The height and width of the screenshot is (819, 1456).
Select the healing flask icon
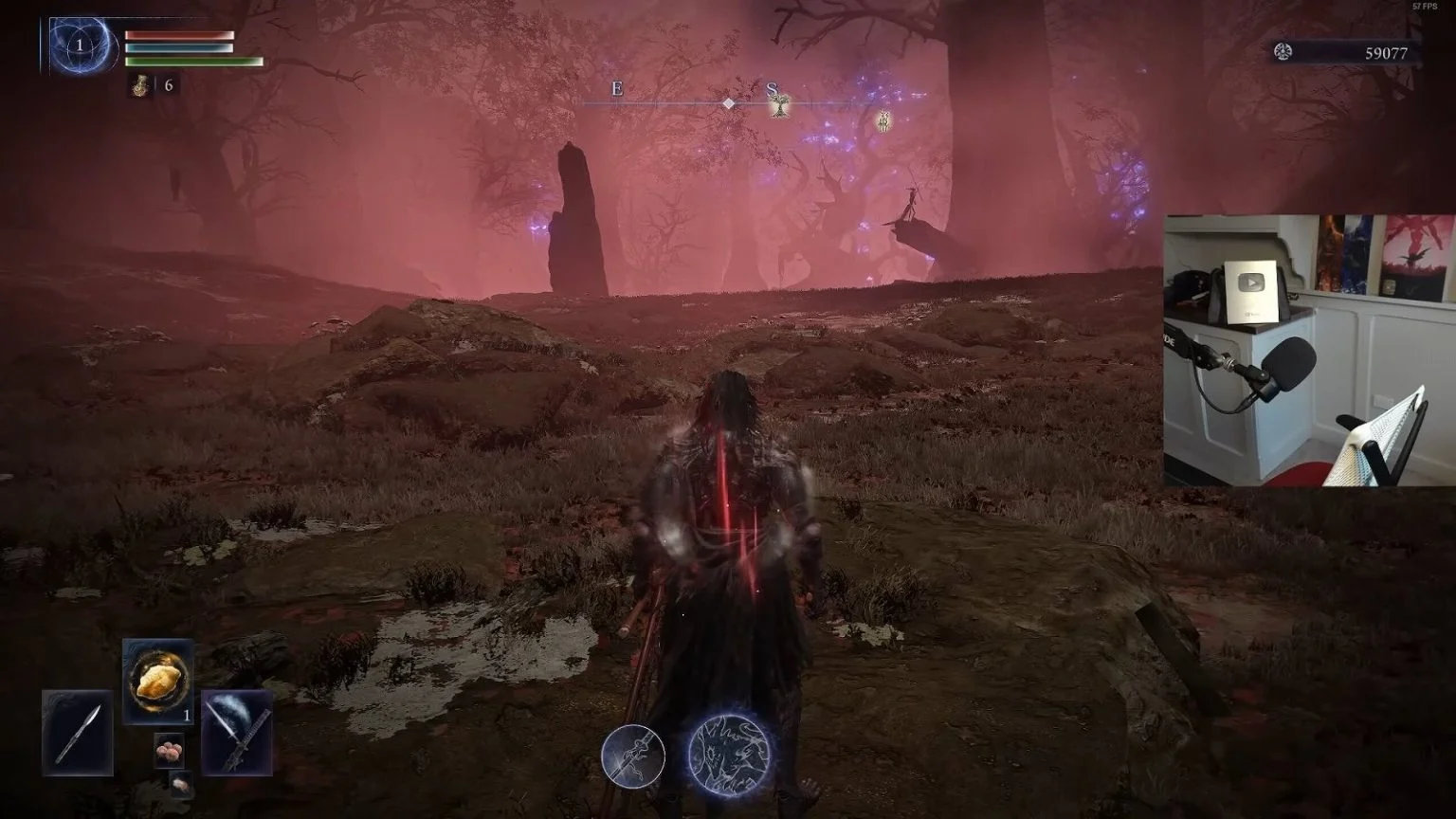pos(141,85)
